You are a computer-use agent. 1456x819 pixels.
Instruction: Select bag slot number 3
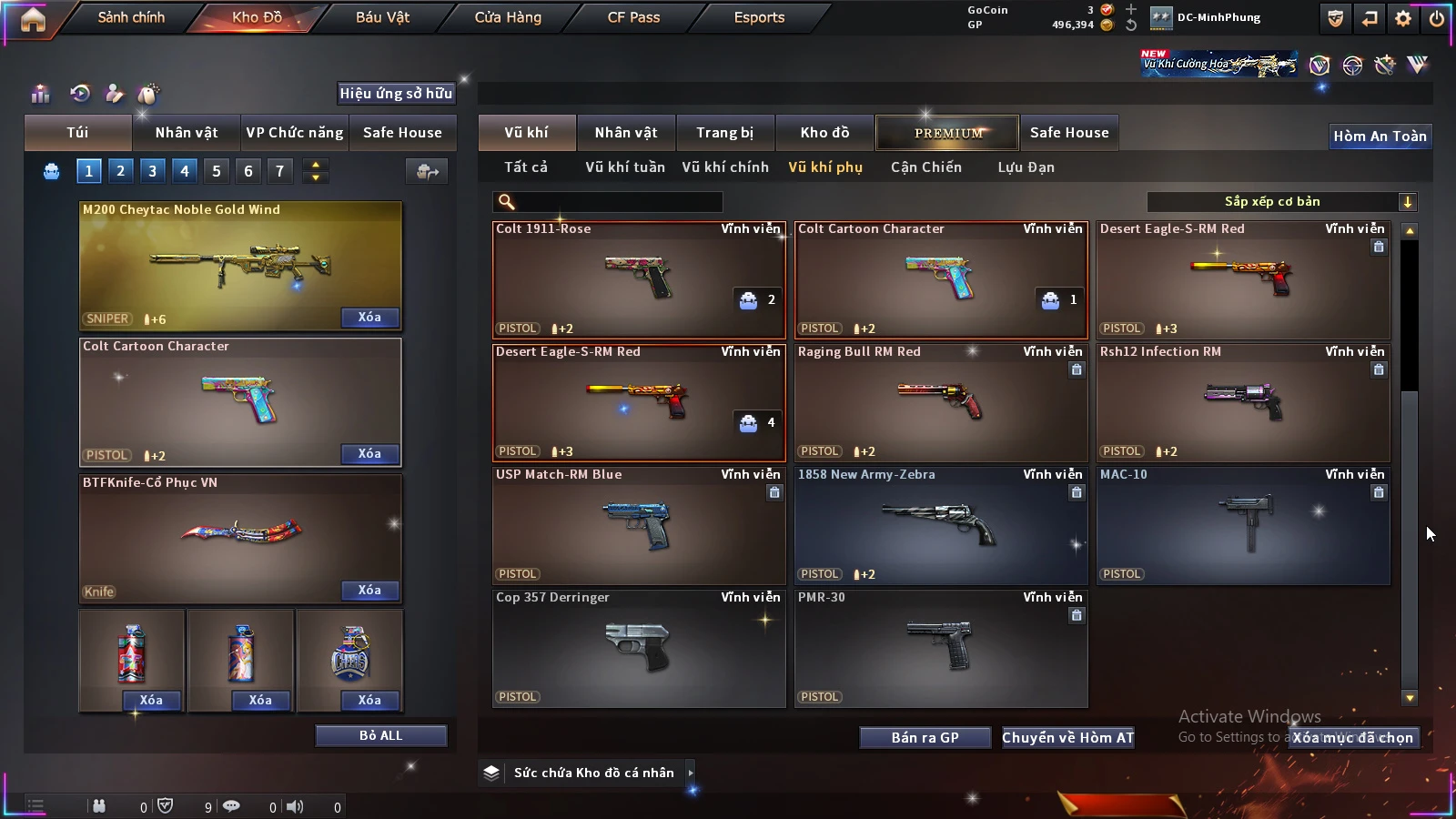pos(152,171)
